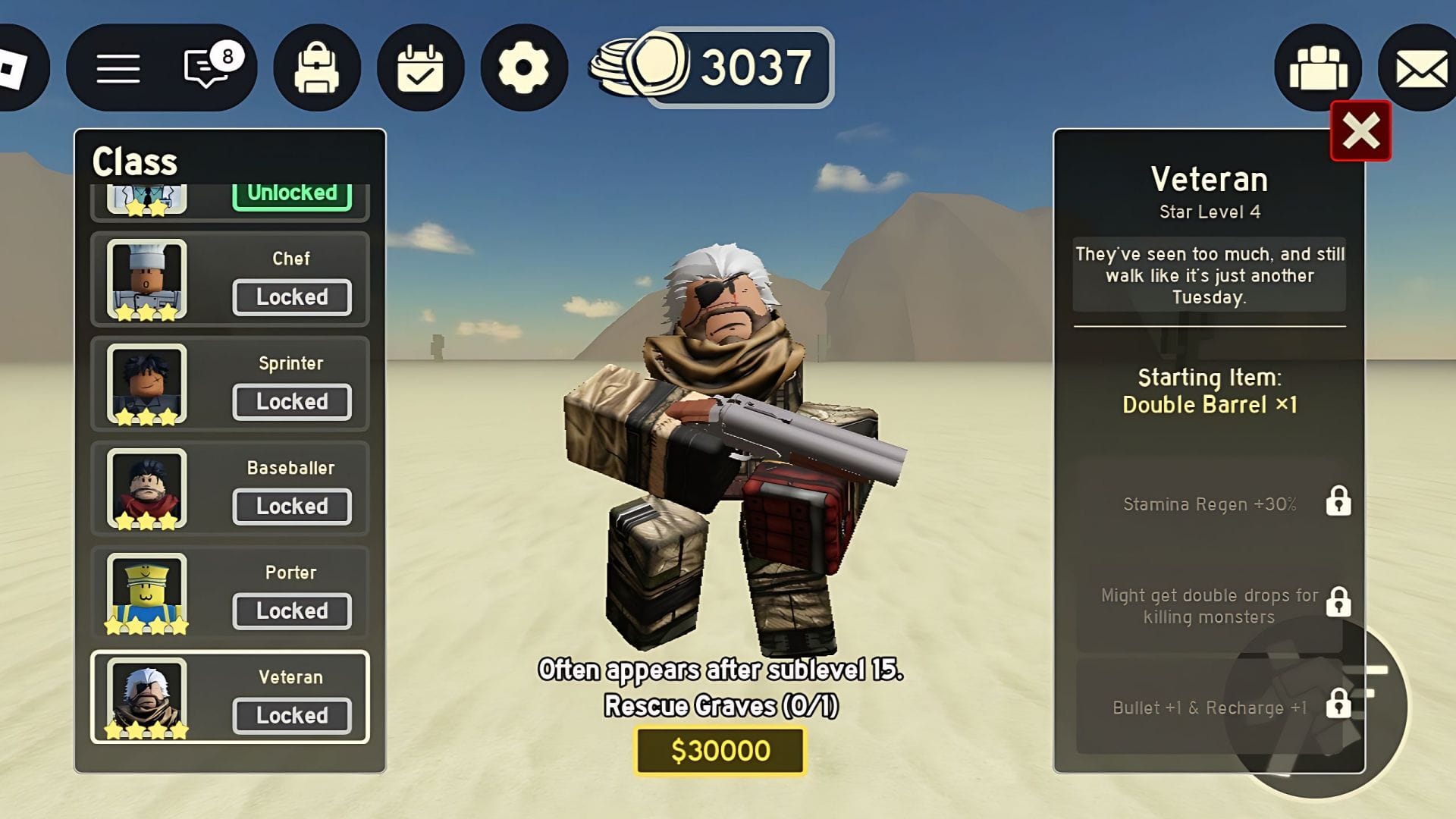Expand the Baseballer class details

[x=292, y=506]
